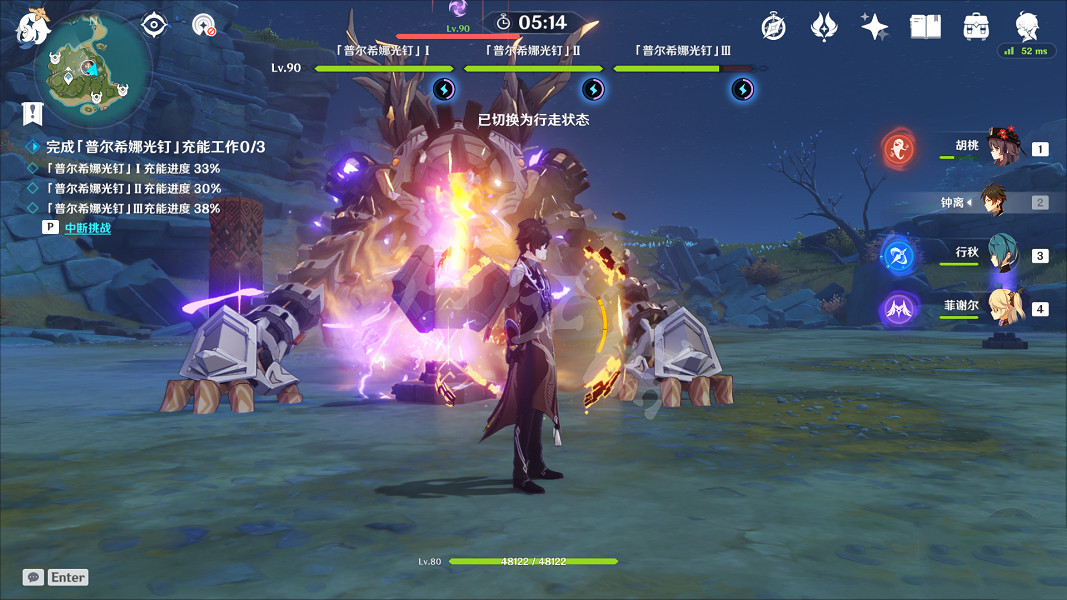The image size is (1067, 600).
Task: Switch to party member 胡桃
Action: pos(1002,148)
